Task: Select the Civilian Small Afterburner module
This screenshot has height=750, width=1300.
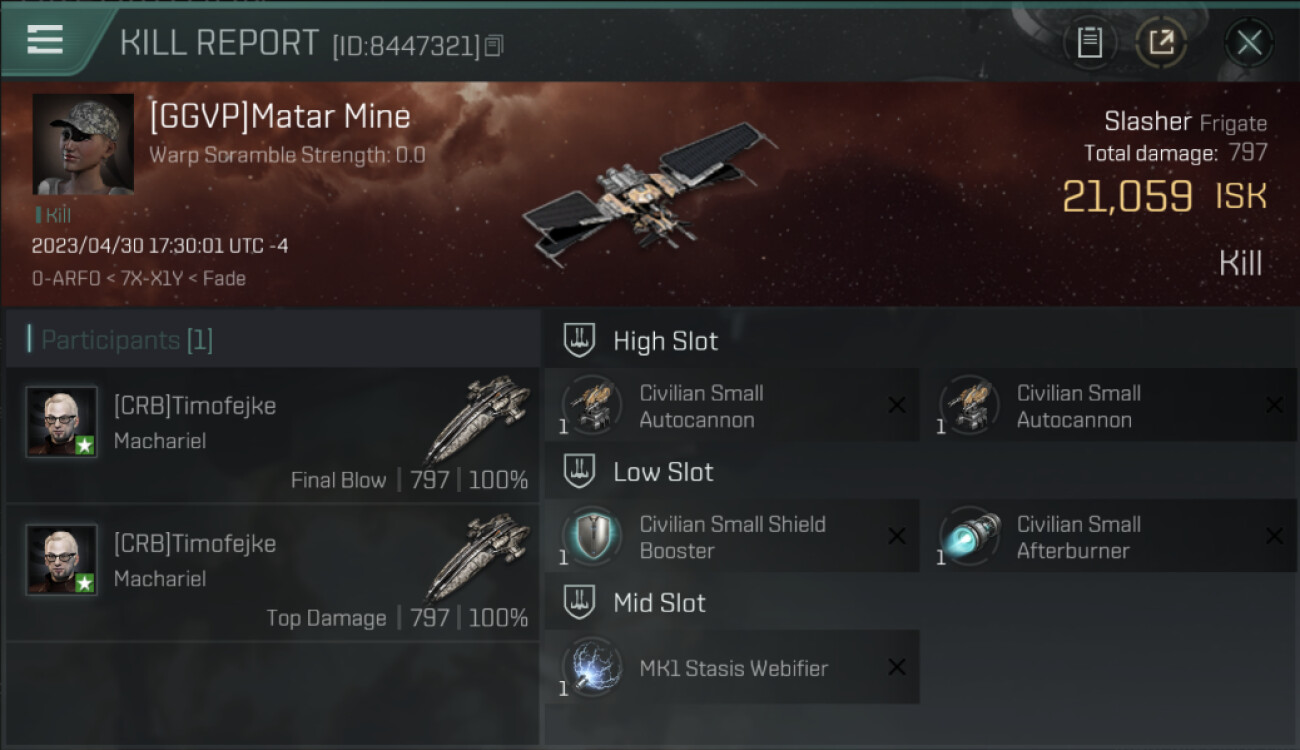Action: tap(1108, 537)
